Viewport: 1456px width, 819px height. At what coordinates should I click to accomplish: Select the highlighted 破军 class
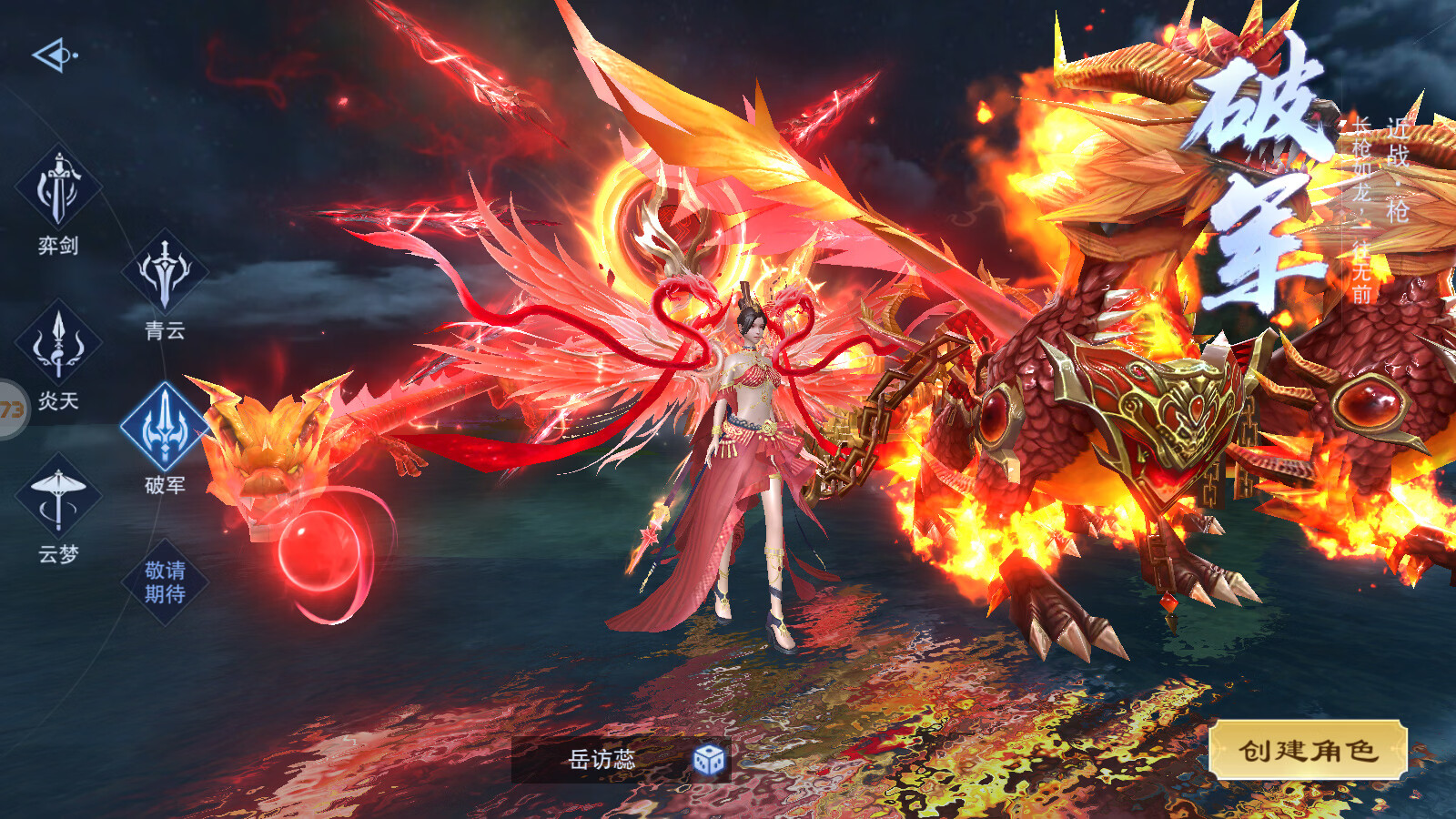(165, 427)
